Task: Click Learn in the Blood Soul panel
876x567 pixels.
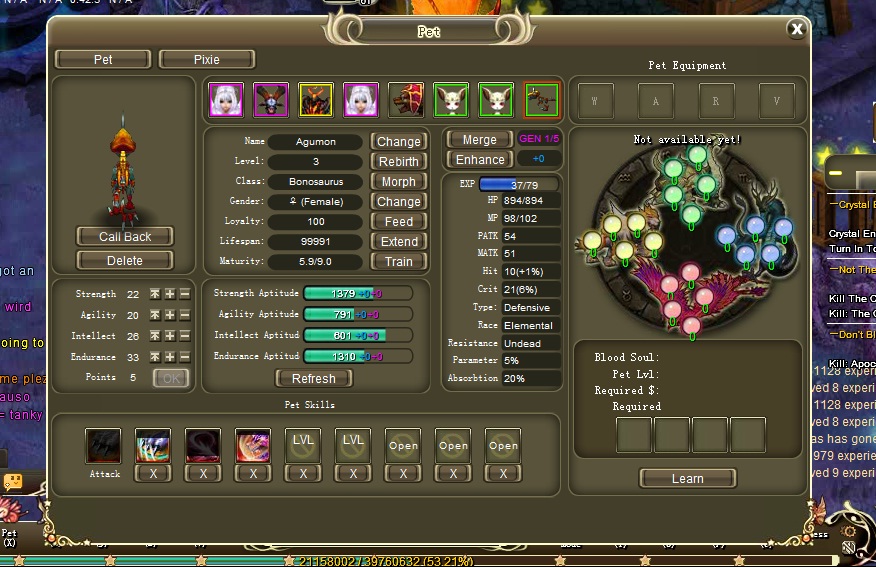Action: (x=687, y=479)
